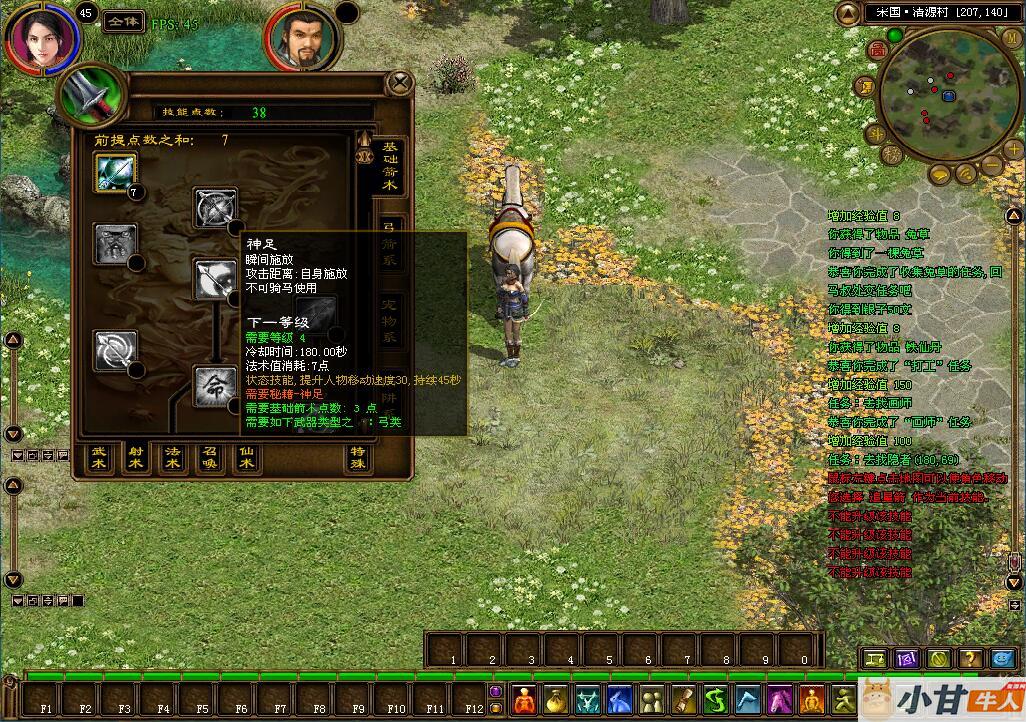Screen dimensions: 1026x722
Task: Click the bearded man's target portrait
Action: [x=300, y=40]
